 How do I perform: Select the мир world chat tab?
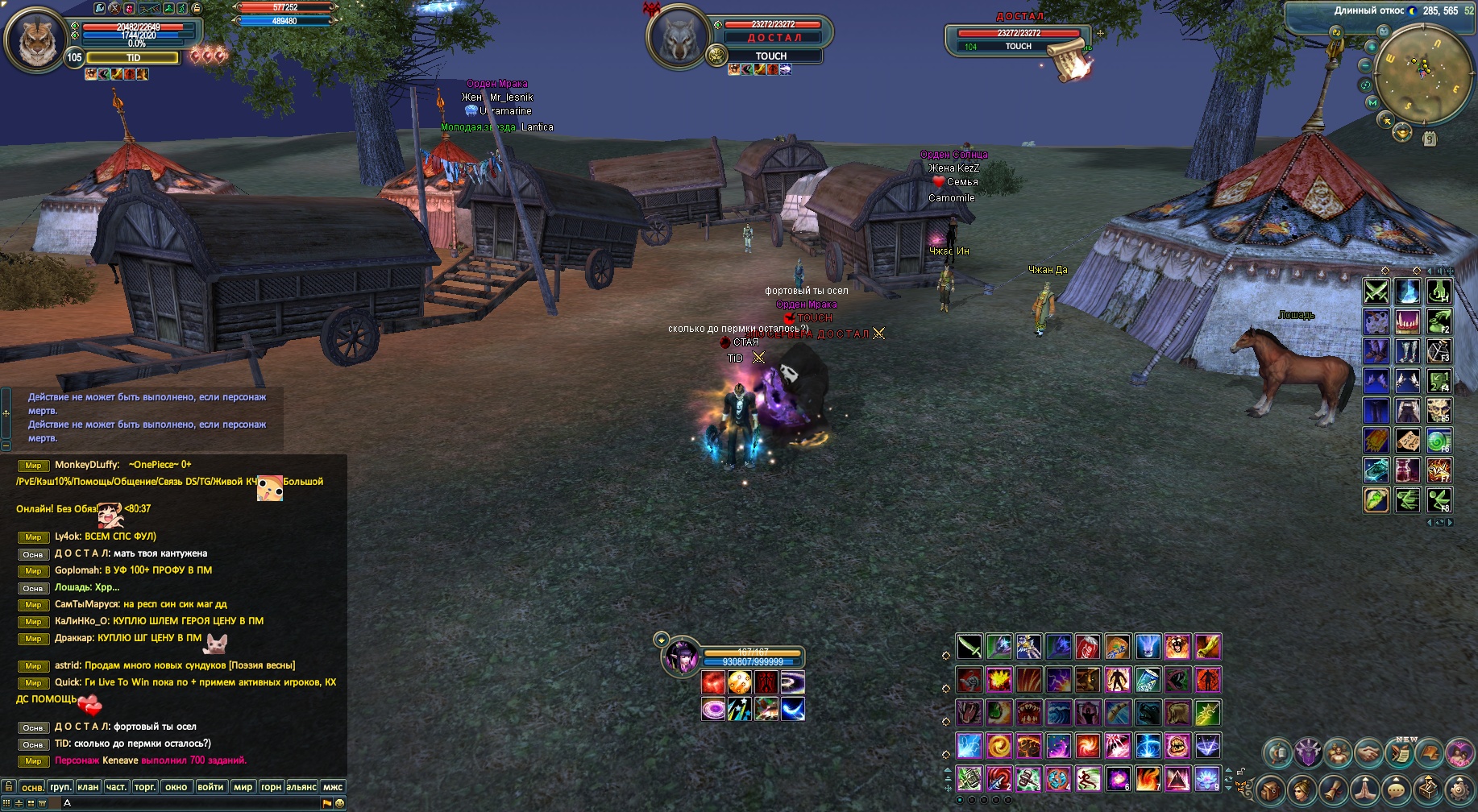(x=243, y=787)
